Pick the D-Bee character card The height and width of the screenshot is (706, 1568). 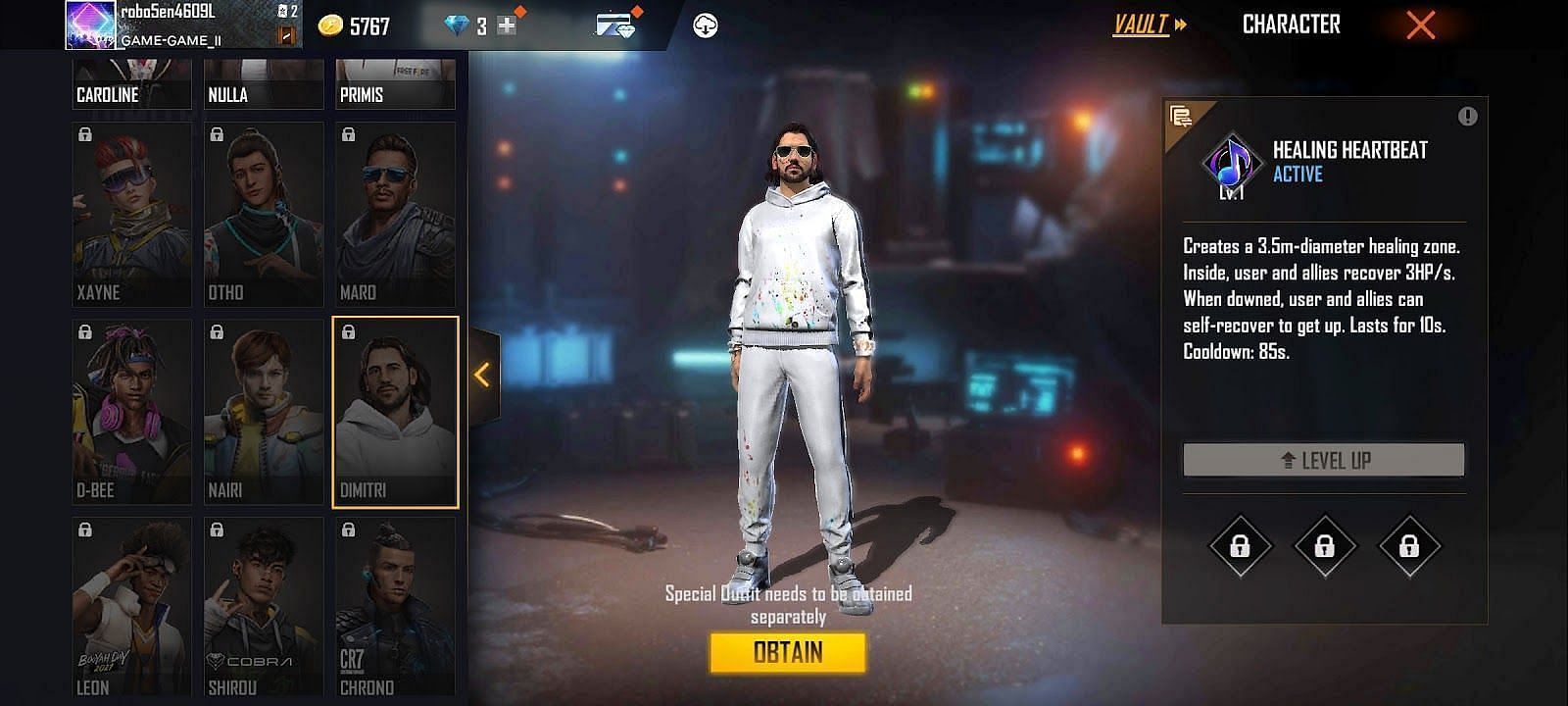click(x=131, y=412)
